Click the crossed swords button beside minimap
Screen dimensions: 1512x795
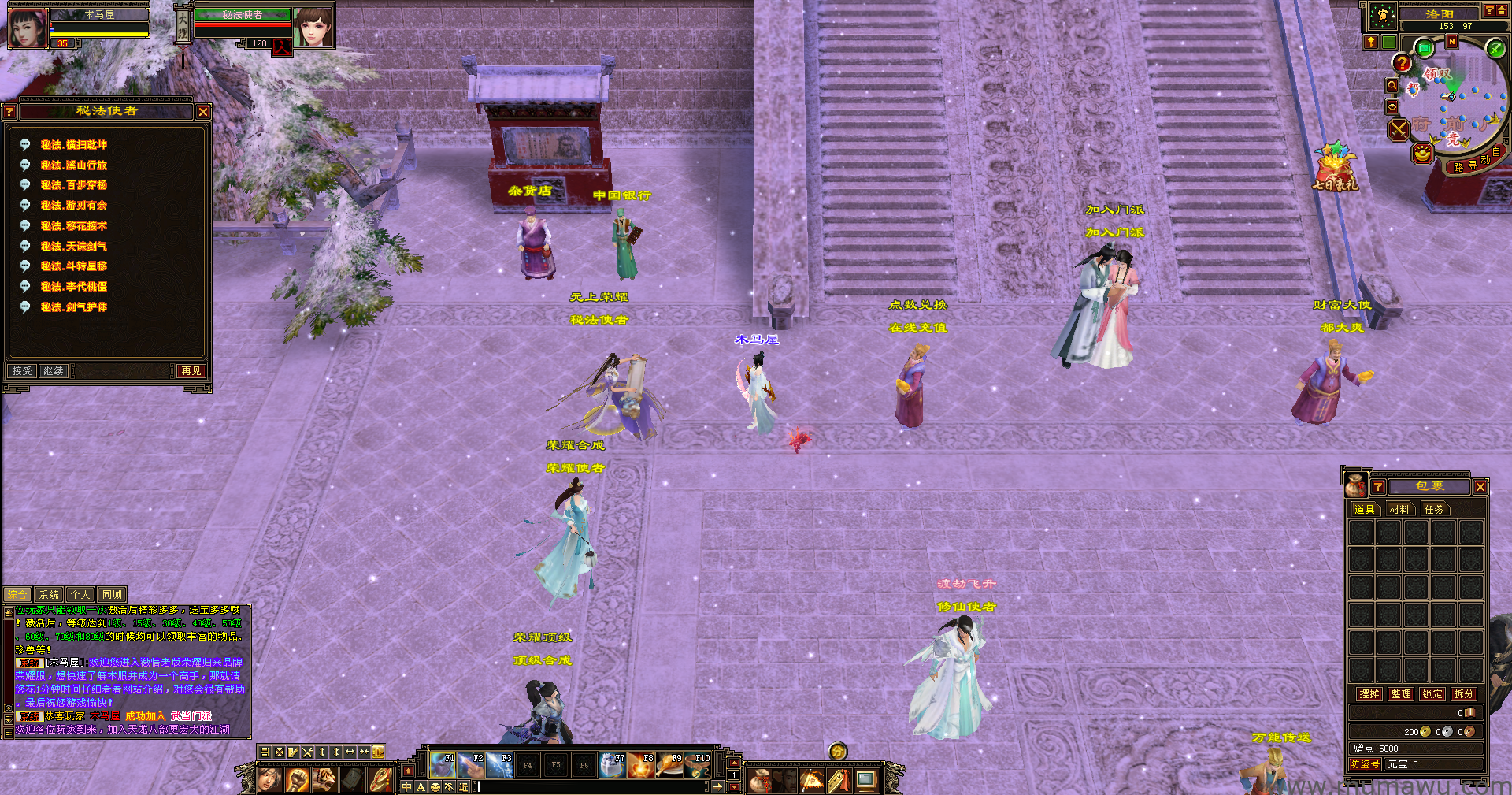[x=1399, y=130]
